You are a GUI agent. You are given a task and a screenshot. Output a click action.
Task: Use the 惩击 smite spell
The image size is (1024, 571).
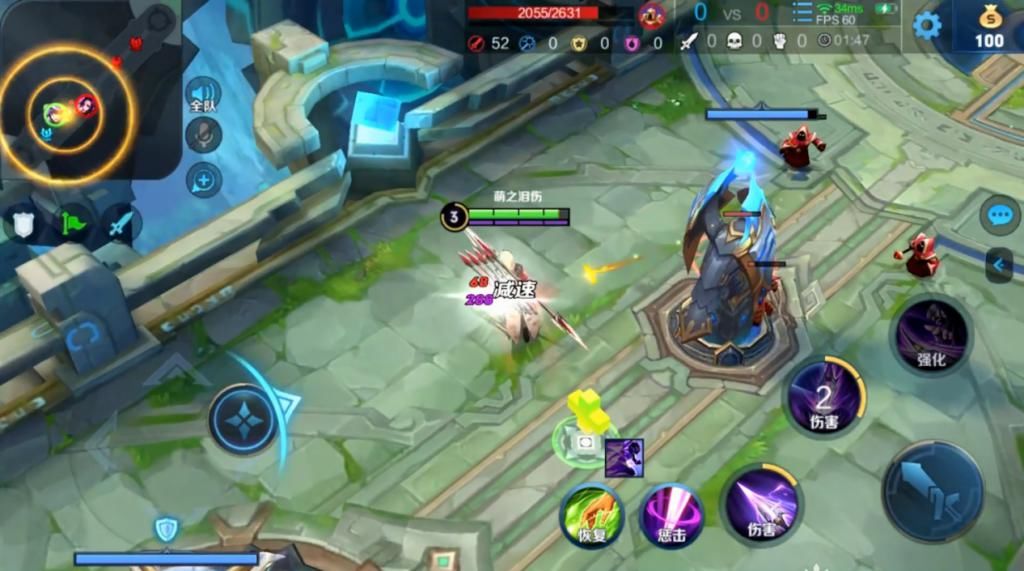(x=671, y=516)
